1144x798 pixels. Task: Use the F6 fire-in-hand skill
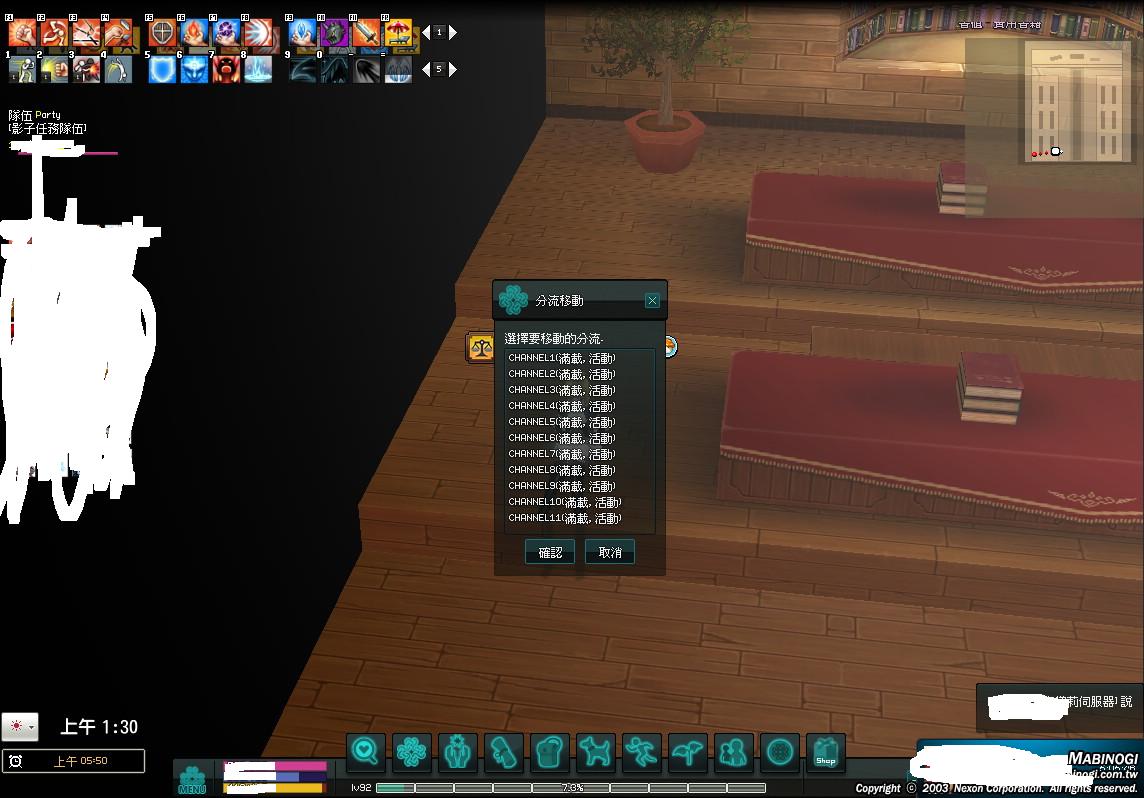coord(194,33)
